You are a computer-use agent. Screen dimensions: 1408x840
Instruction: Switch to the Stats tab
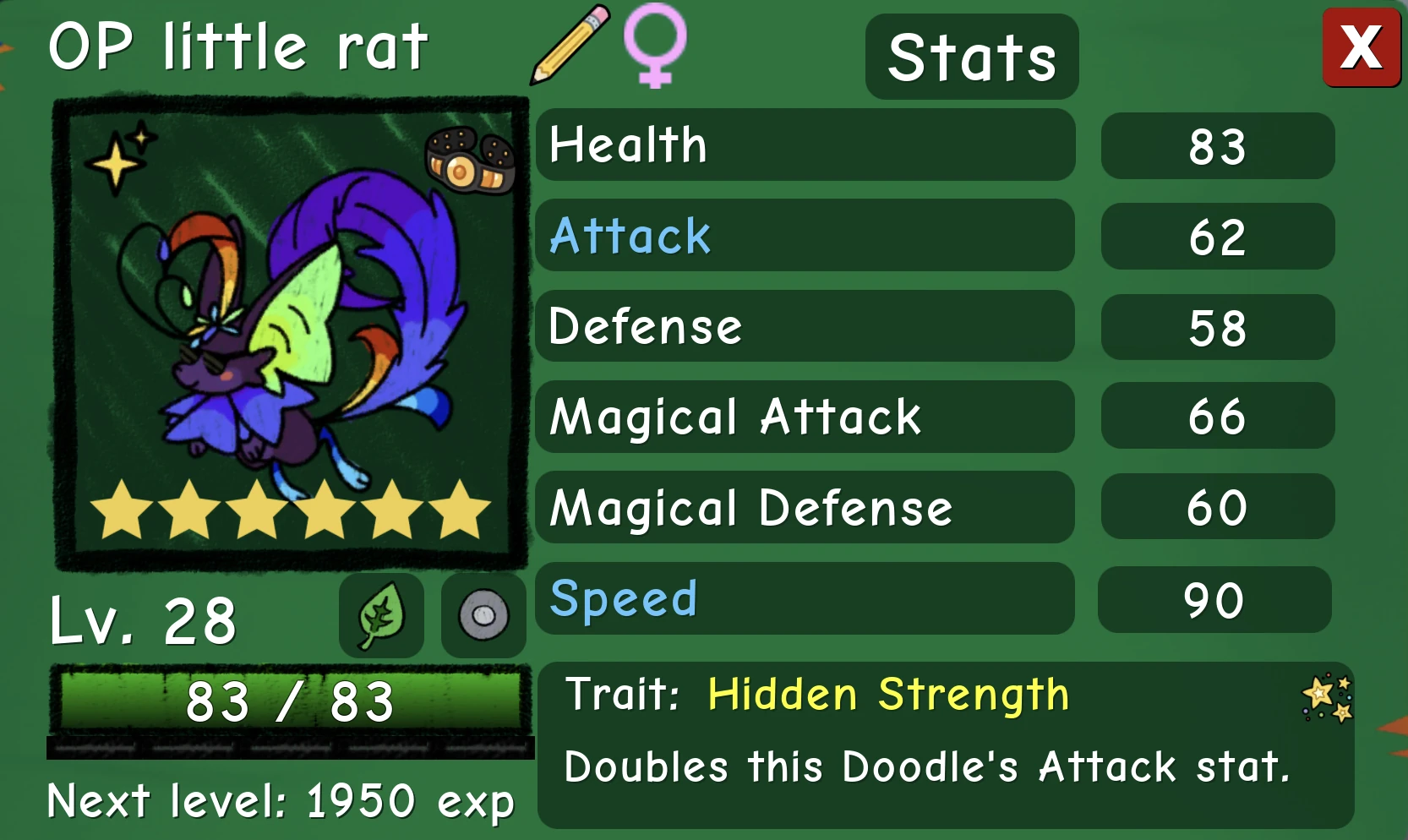tap(970, 57)
